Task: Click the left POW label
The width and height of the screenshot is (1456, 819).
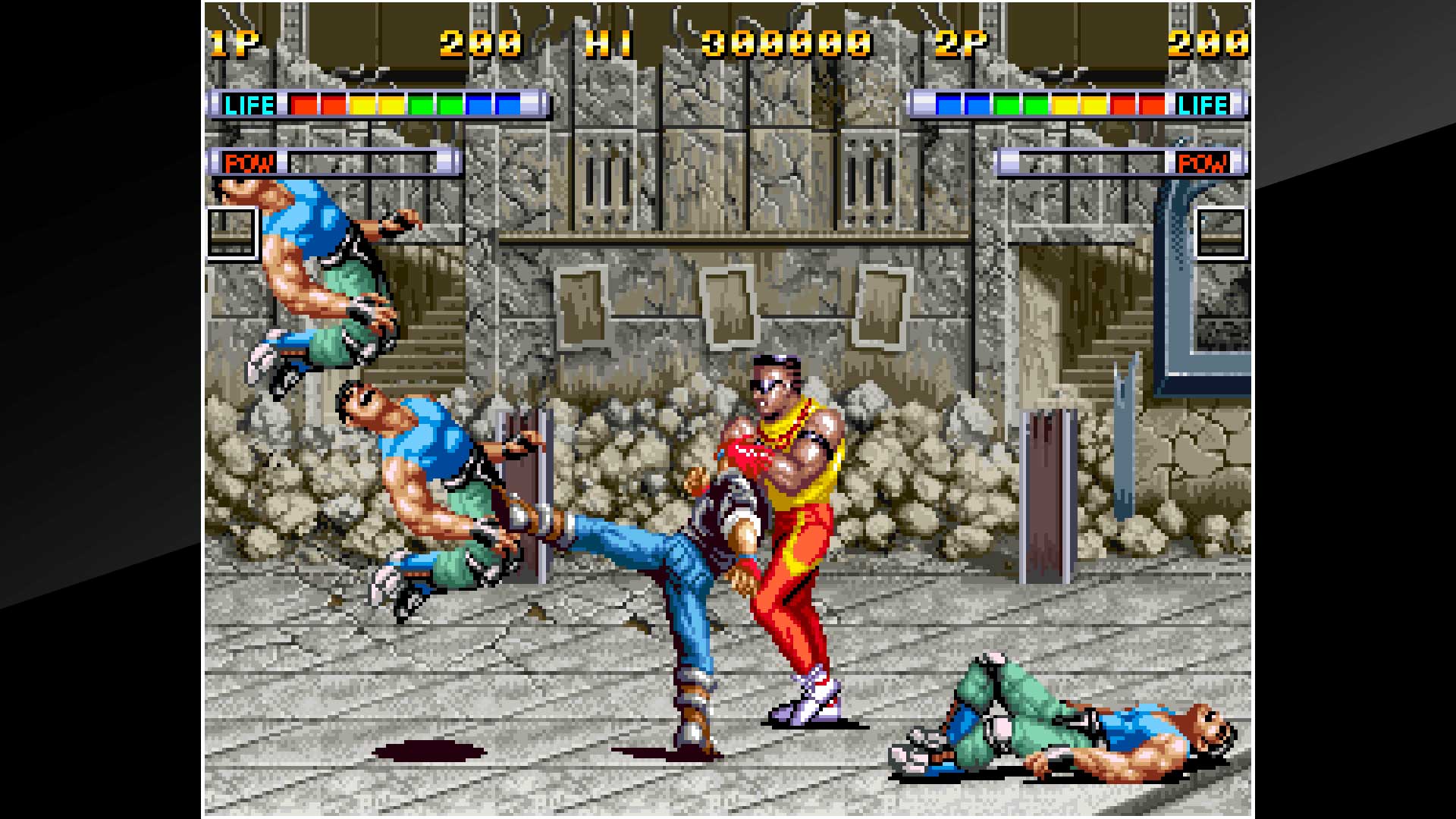Action: click(250, 162)
